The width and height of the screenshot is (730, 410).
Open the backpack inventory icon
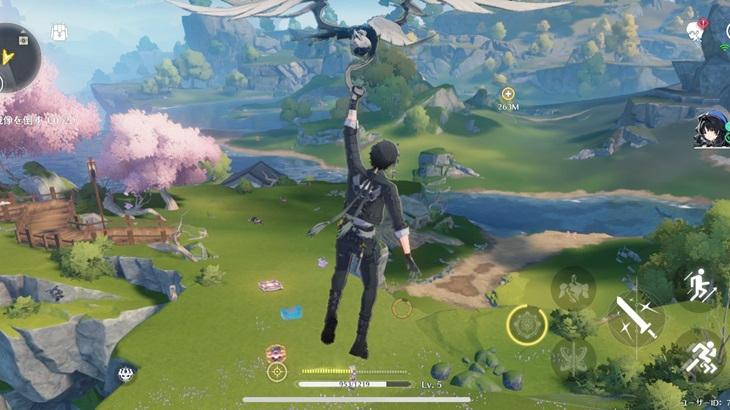(x=59, y=33)
